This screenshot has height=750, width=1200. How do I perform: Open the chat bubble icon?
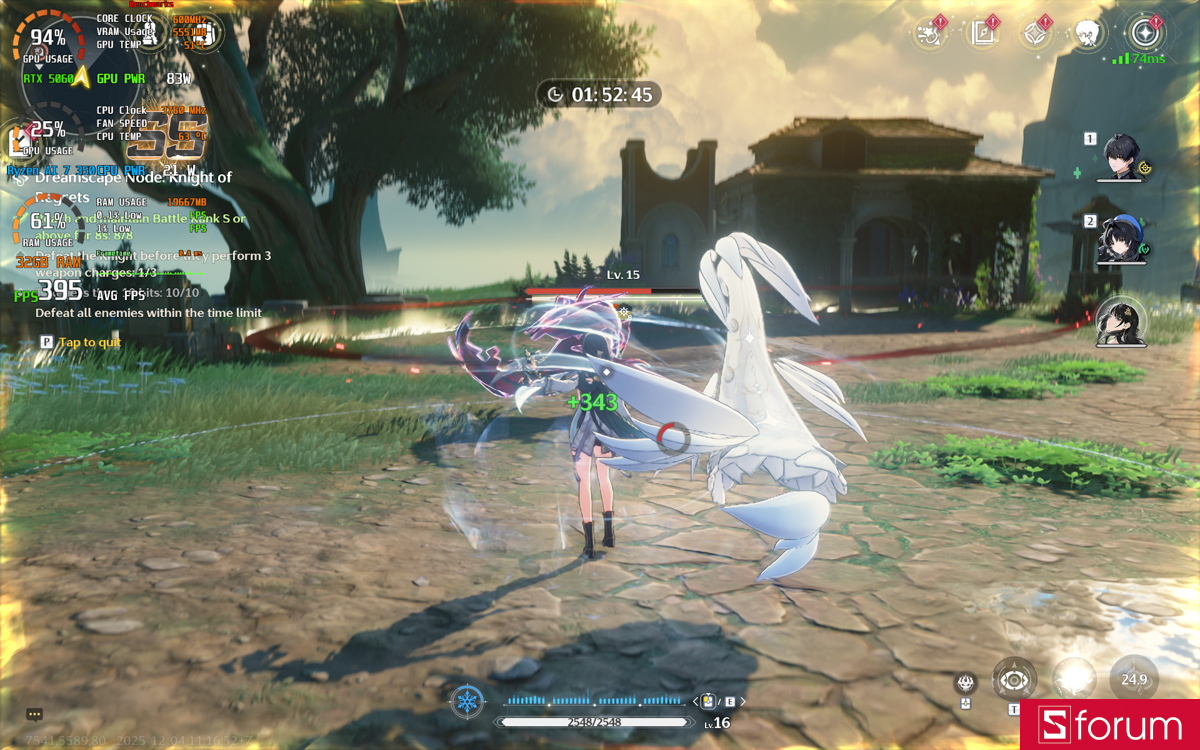[x=34, y=714]
